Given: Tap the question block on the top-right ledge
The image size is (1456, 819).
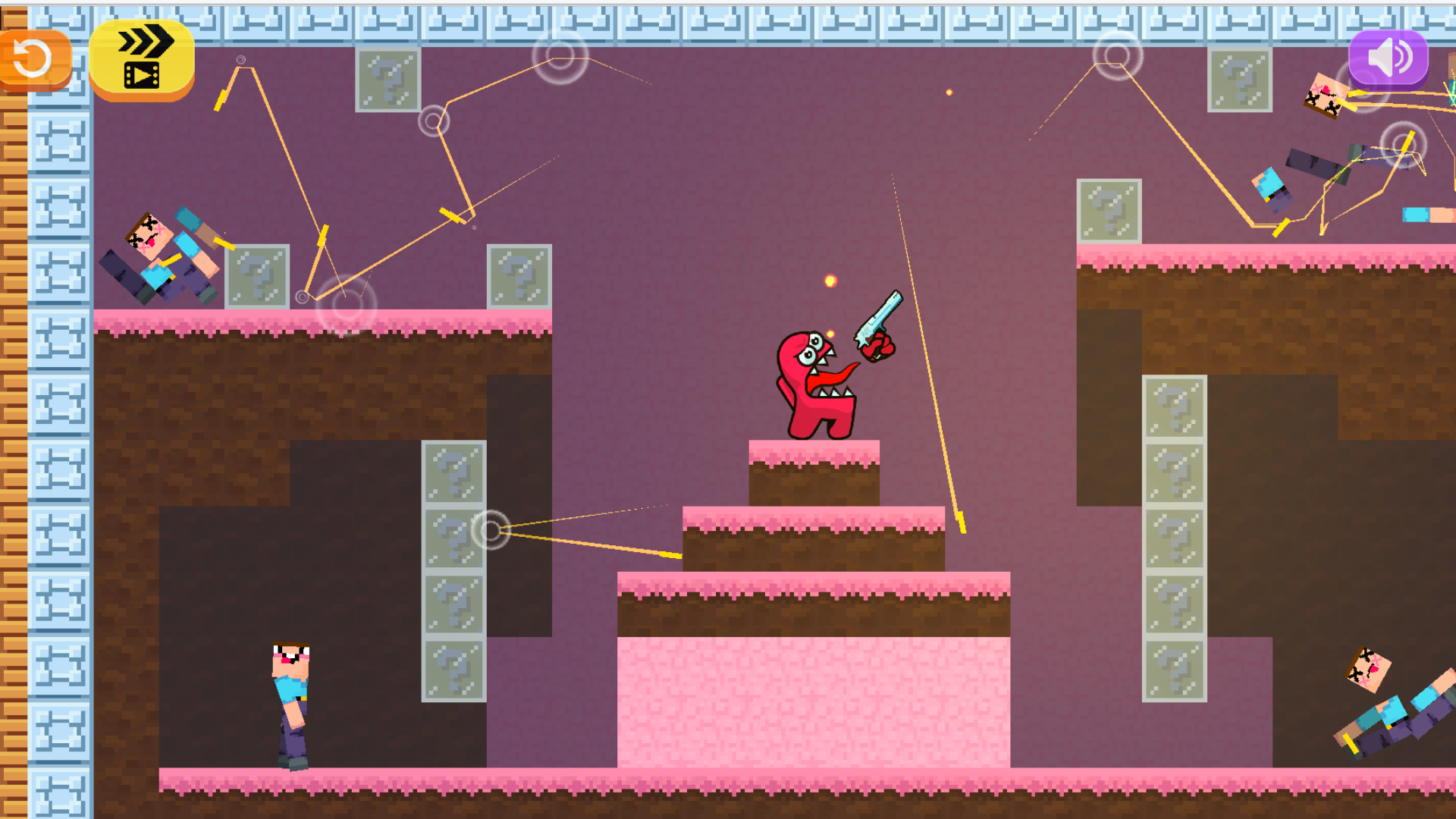Looking at the screenshot, I should point(1109,210).
